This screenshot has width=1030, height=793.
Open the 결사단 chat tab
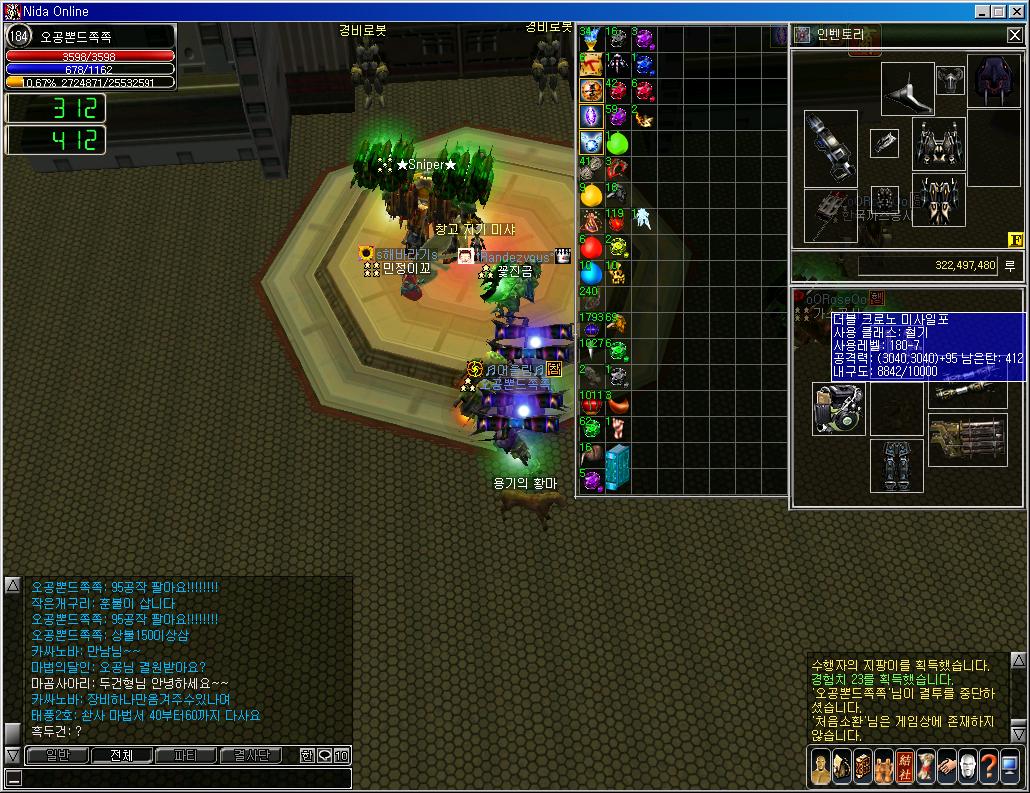pos(250,755)
